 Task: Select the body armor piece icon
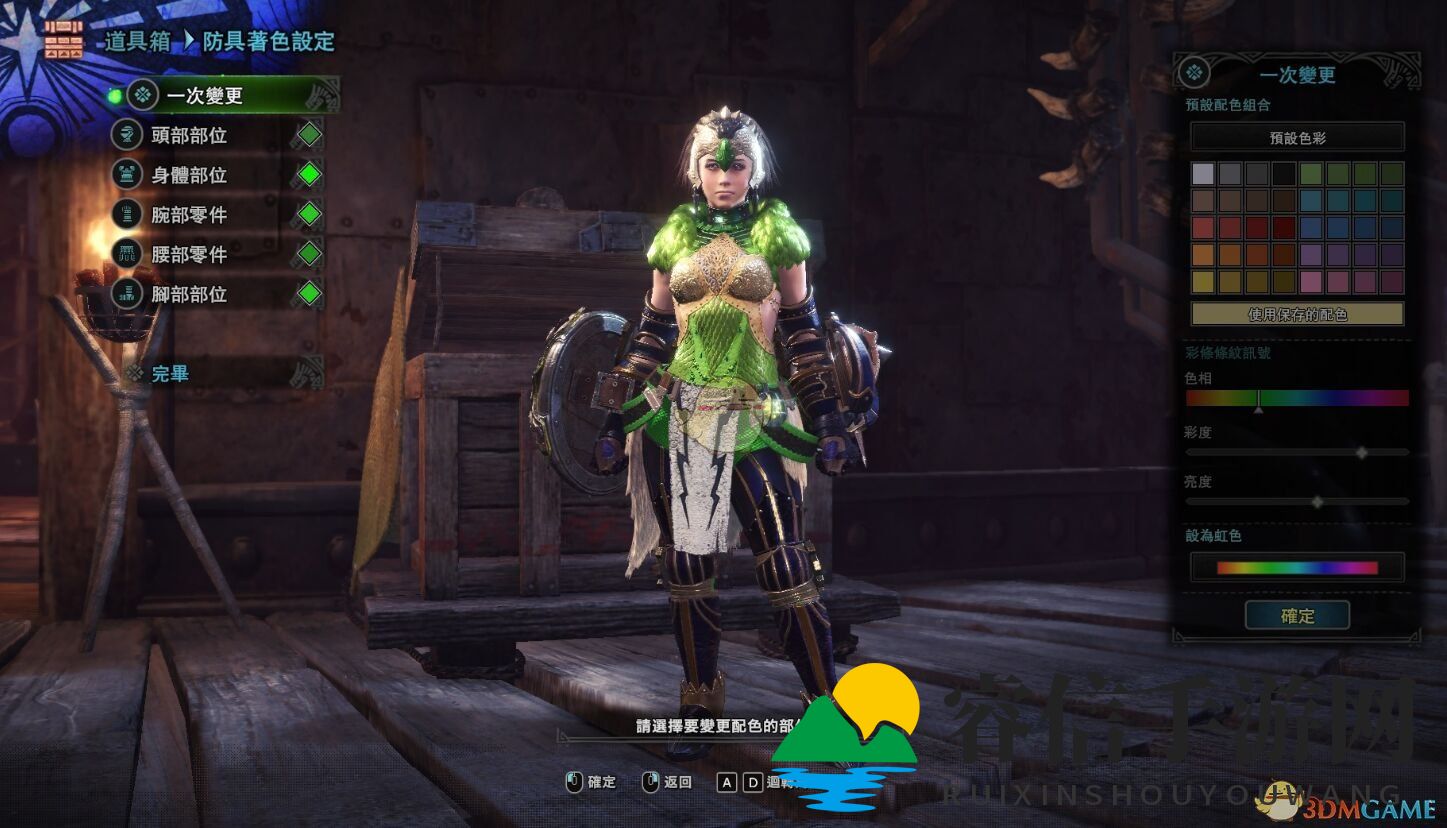[x=126, y=176]
